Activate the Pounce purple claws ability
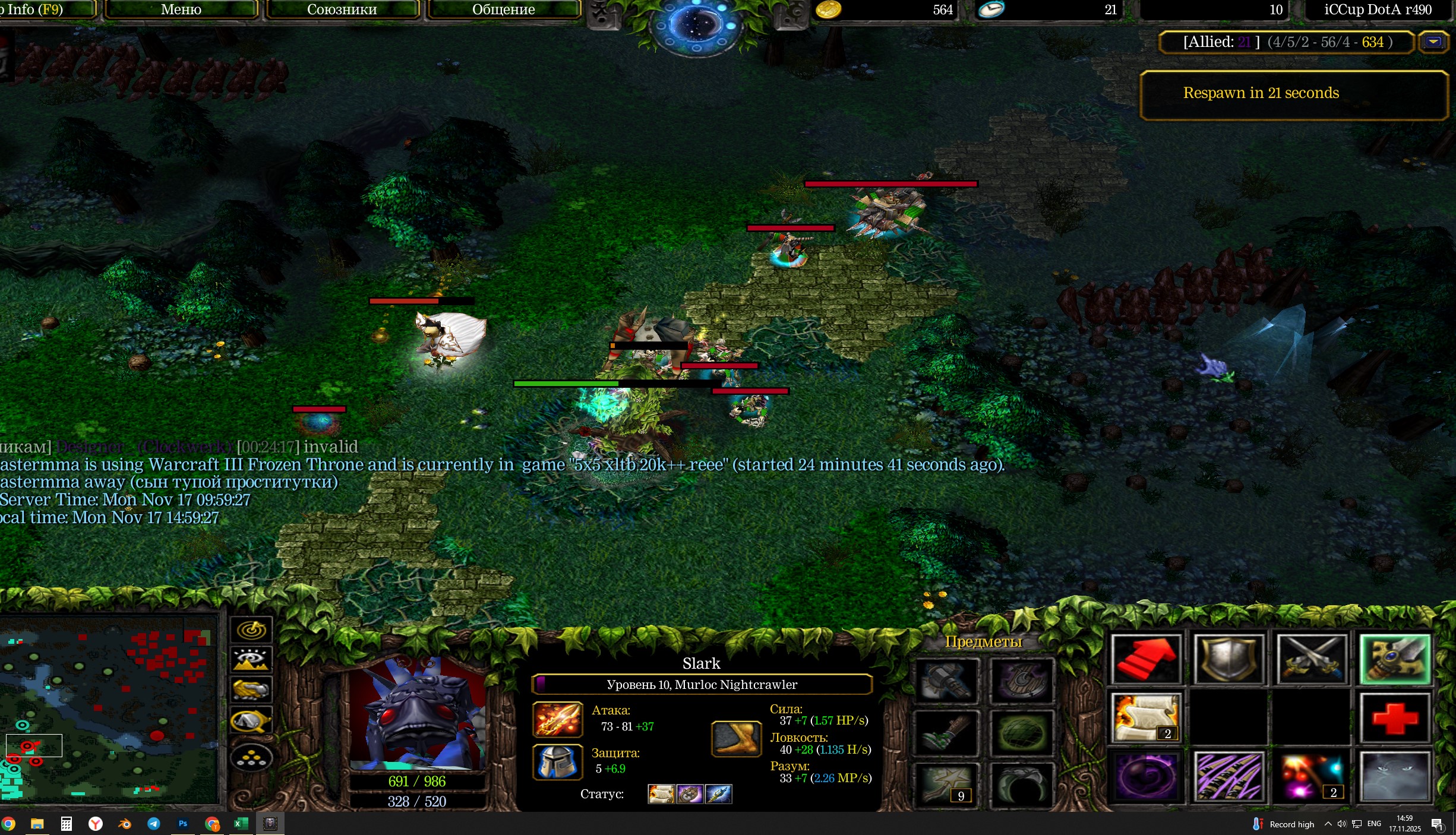 pyautogui.click(x=1228, y=776)
